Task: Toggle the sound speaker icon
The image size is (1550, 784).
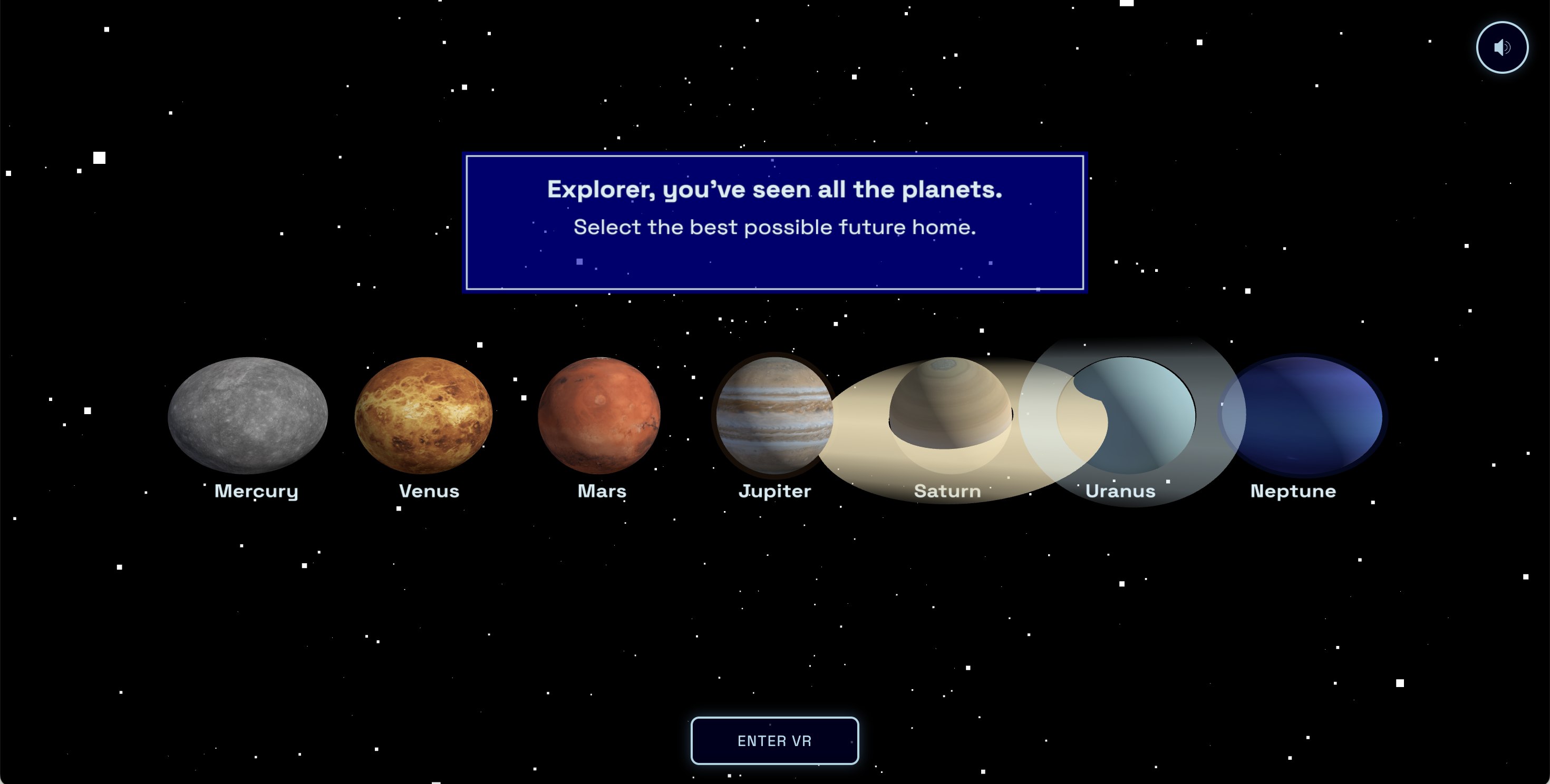Action: coord(1502,47)
